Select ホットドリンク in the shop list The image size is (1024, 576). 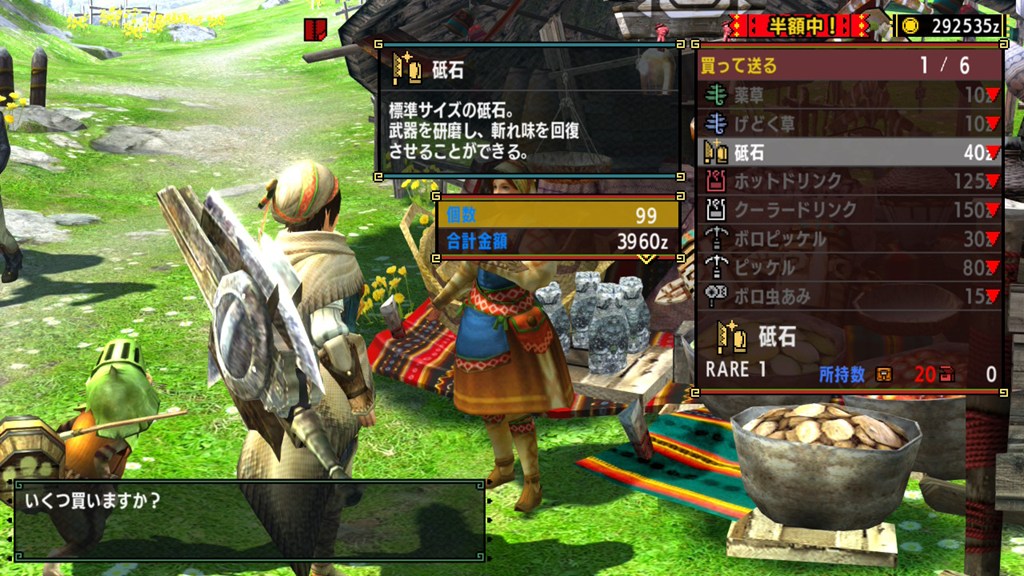[850, 181]
